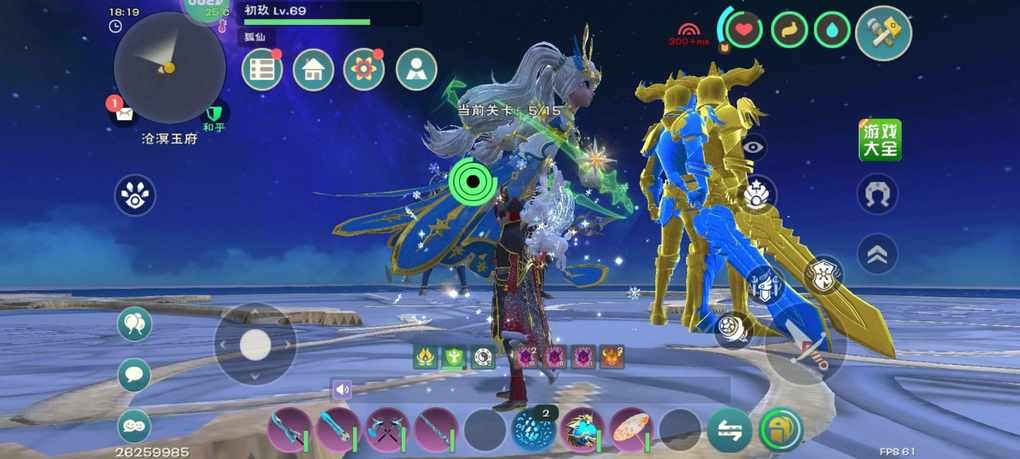Open the stomach hunger status icon
The height and width of the screenshot is (459, 1020).
[x=789, y=29]
